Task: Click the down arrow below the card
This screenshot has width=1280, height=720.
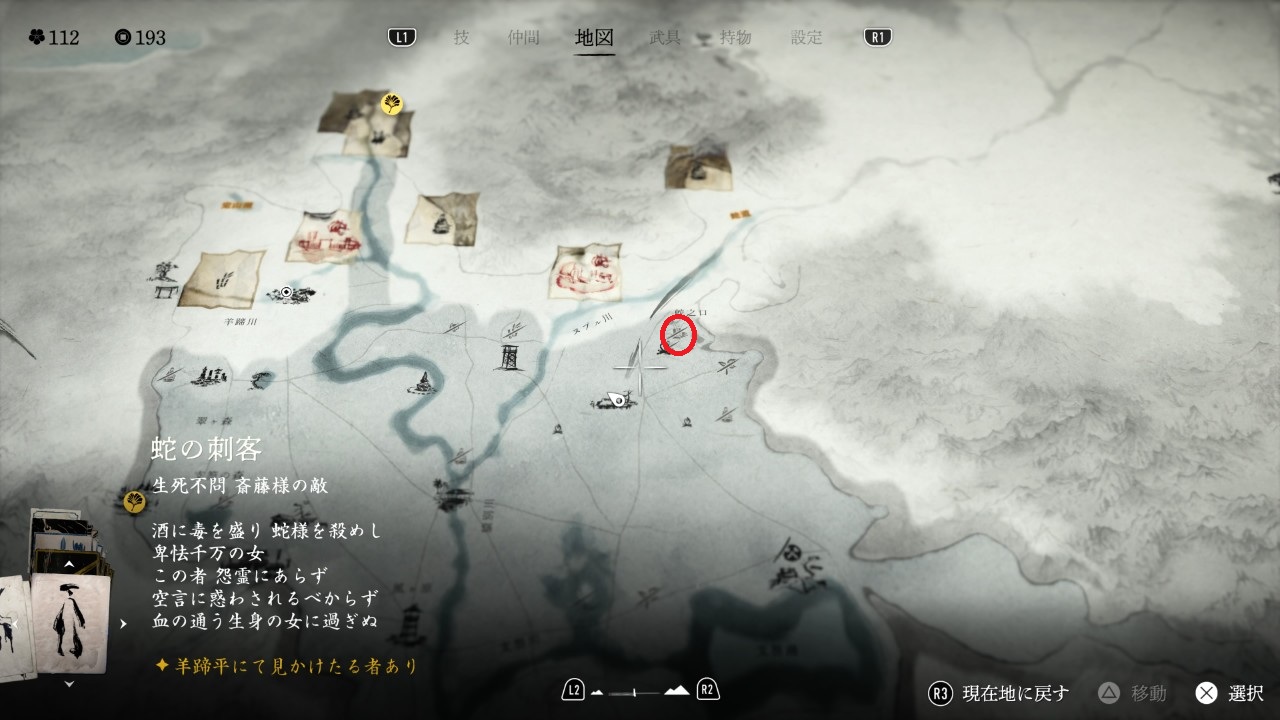Action: tap(69, 684)
